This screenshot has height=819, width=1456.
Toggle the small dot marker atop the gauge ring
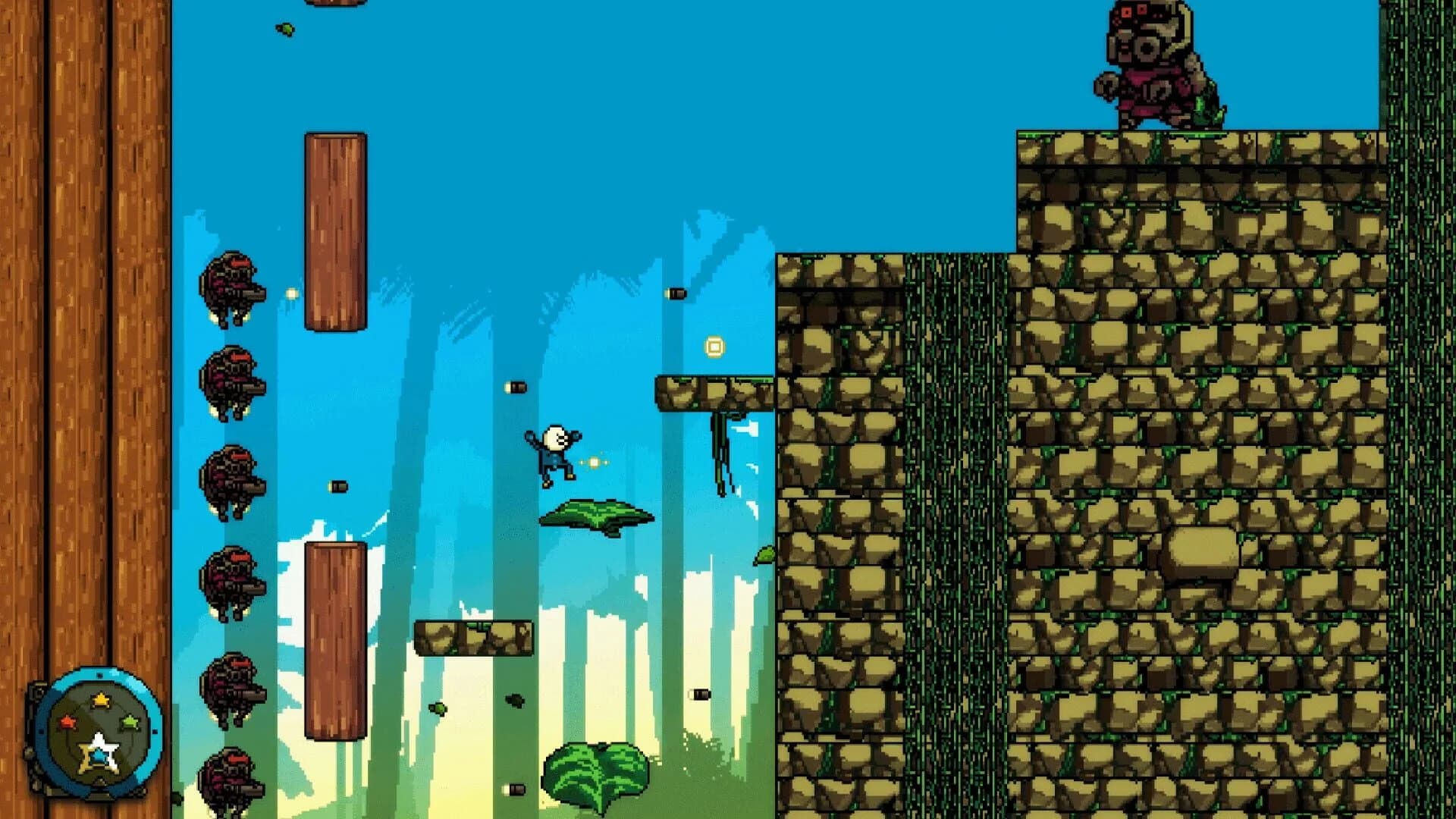pos(99,675)
